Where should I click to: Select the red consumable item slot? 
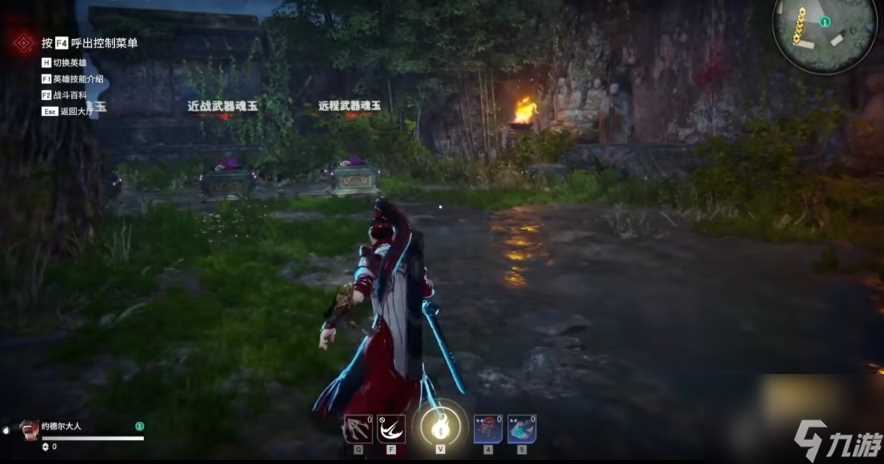(x=487, y=428)
